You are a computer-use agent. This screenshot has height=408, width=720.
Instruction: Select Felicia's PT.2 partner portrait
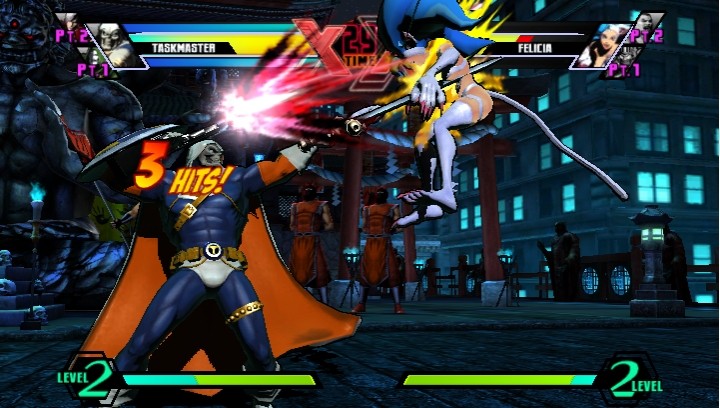click(649, 22)
